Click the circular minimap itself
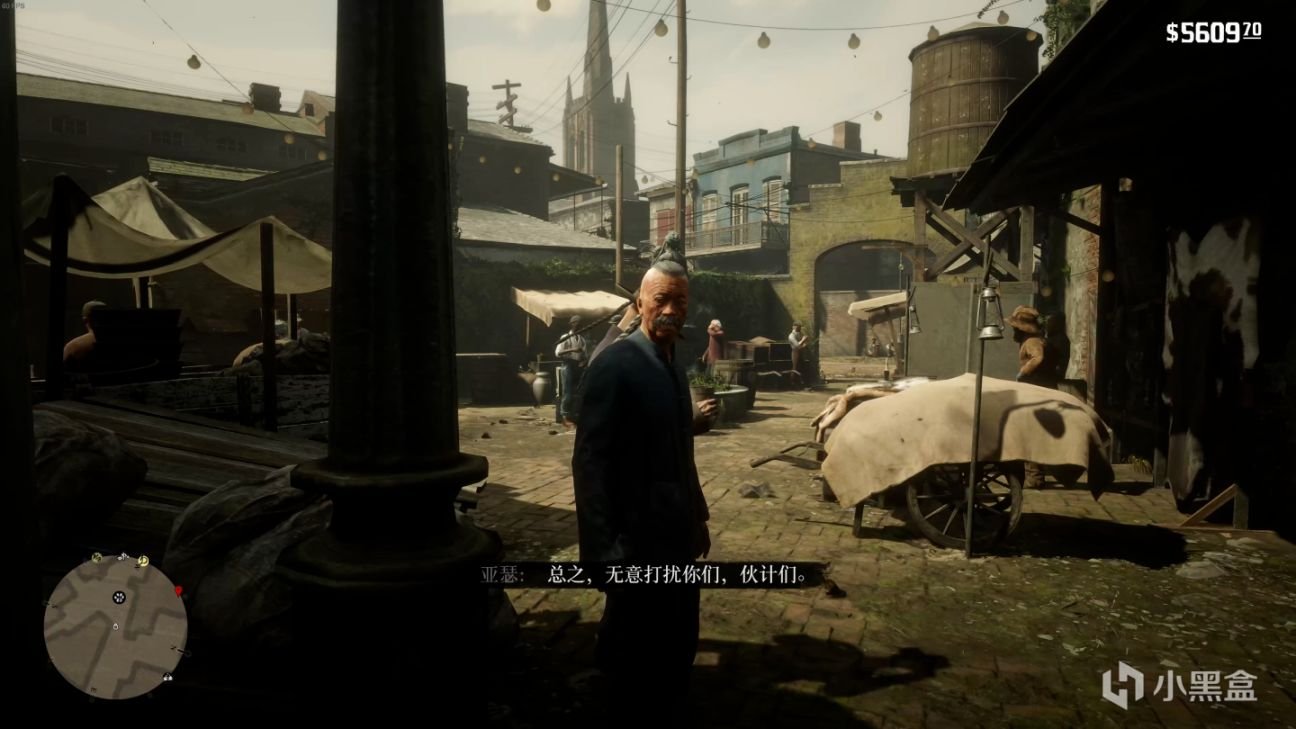 coord(120,625)
